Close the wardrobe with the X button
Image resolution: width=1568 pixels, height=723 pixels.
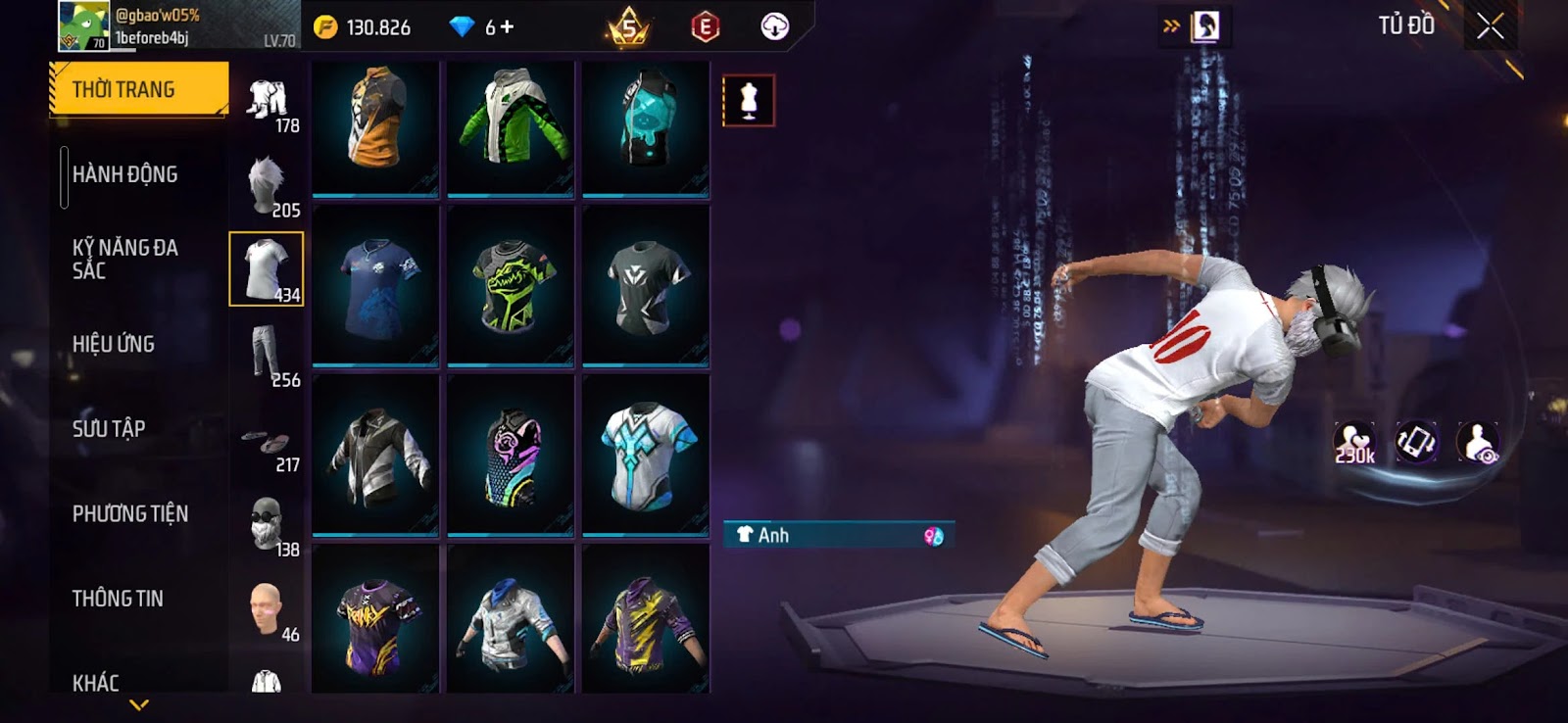pos(1490,26)
